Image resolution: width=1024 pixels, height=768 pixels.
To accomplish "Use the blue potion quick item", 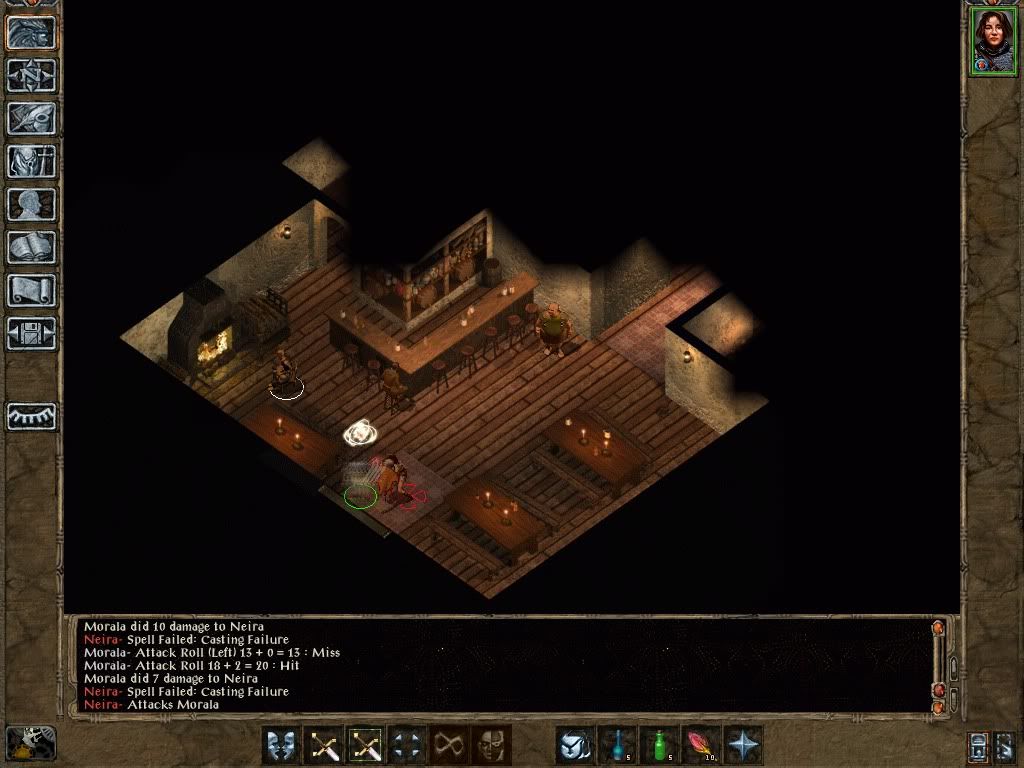I will 618,745.
